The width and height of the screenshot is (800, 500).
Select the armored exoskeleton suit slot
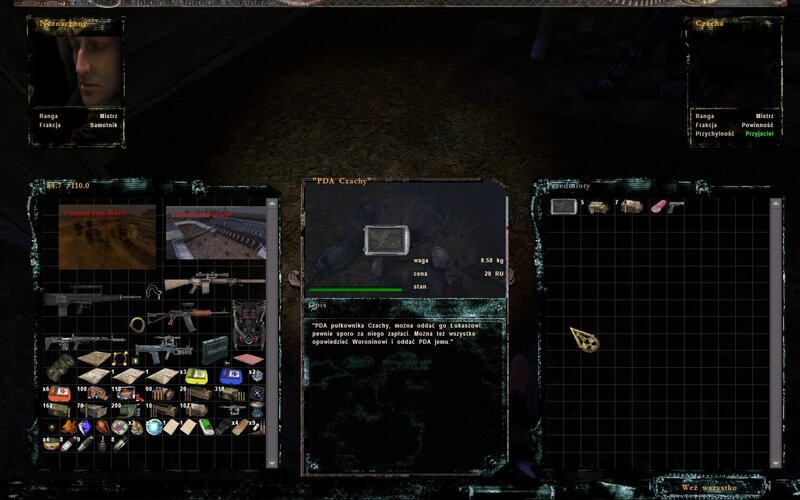(x=249, y=320)
